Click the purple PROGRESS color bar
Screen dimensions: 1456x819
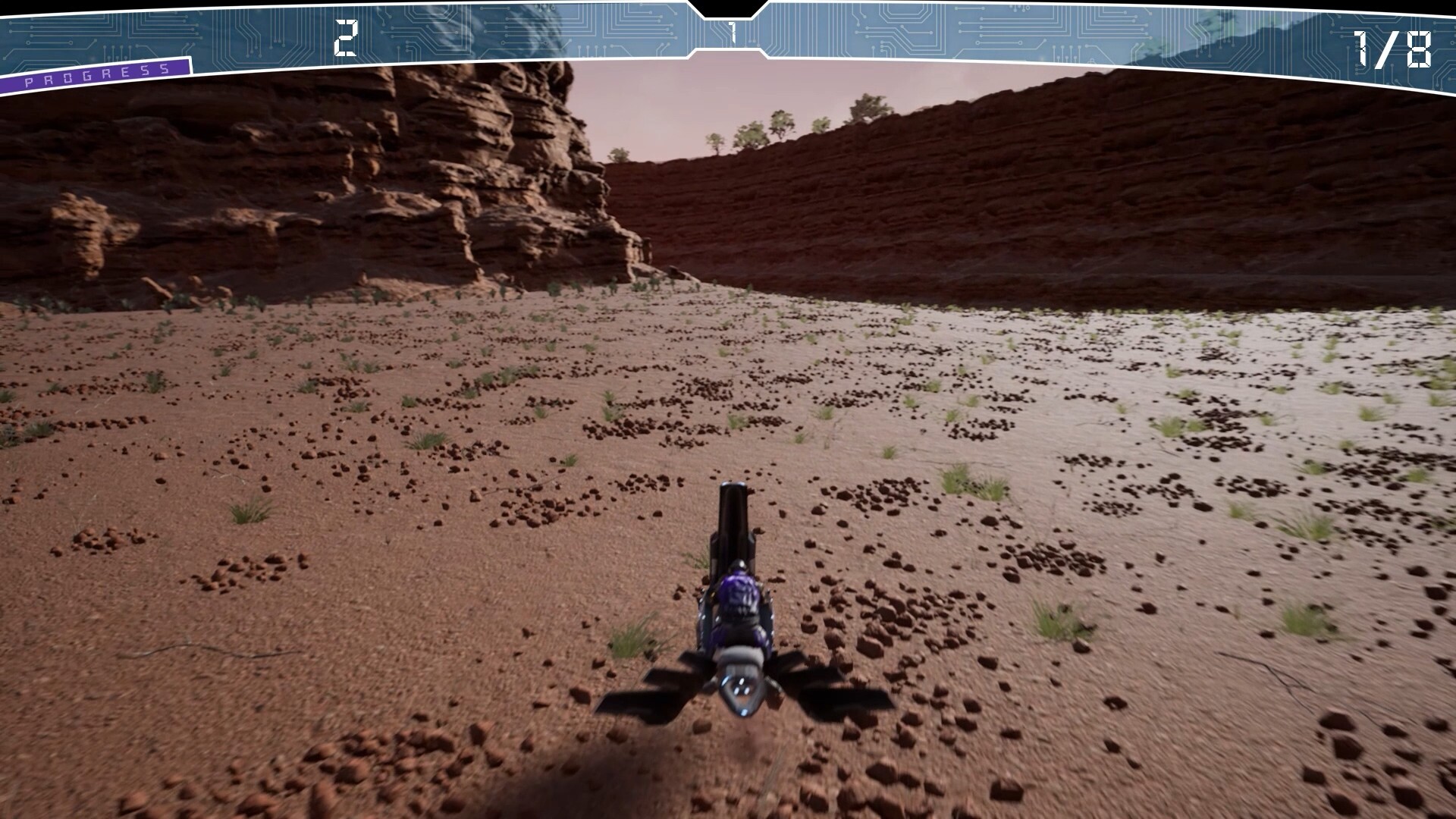click(91, 72)
